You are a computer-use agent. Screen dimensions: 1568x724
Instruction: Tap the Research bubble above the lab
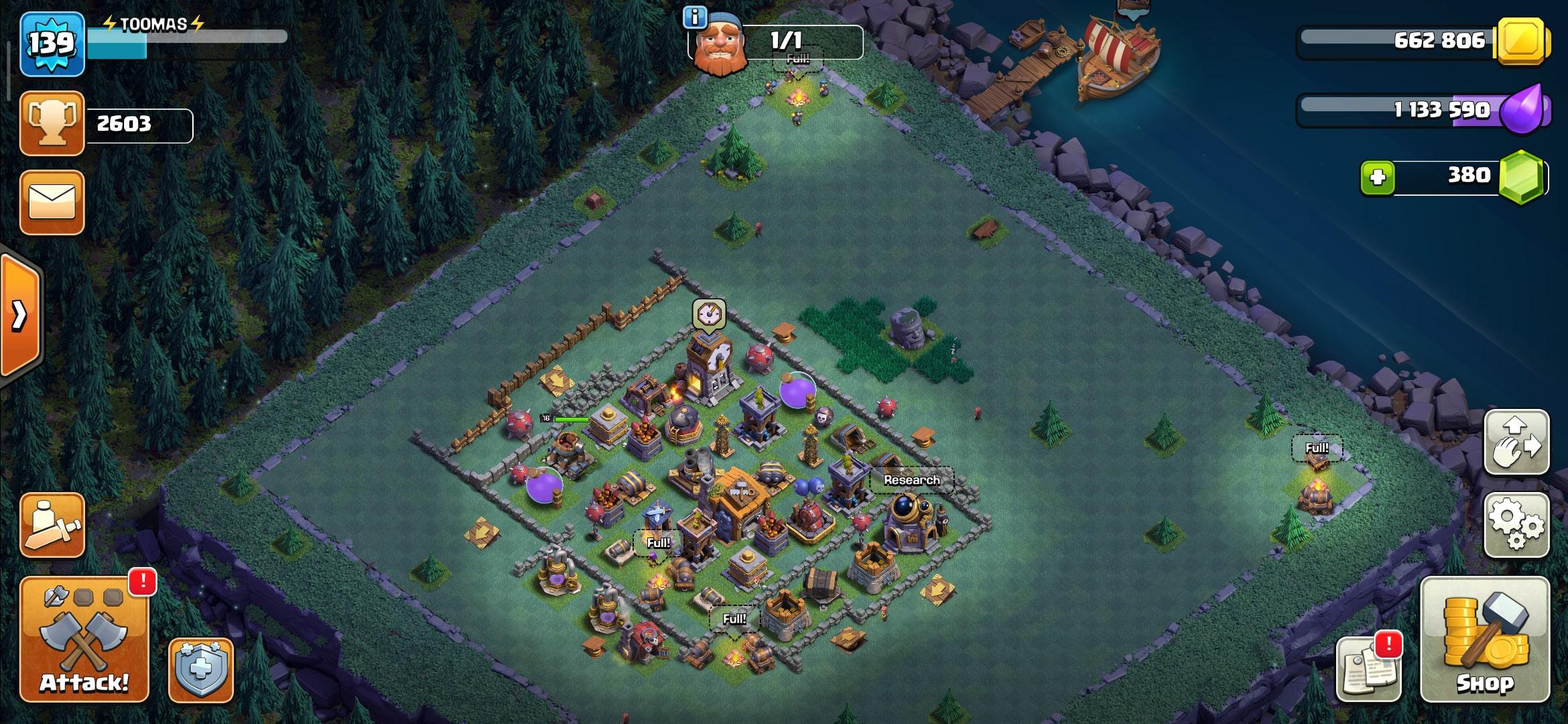coord(911,480)
